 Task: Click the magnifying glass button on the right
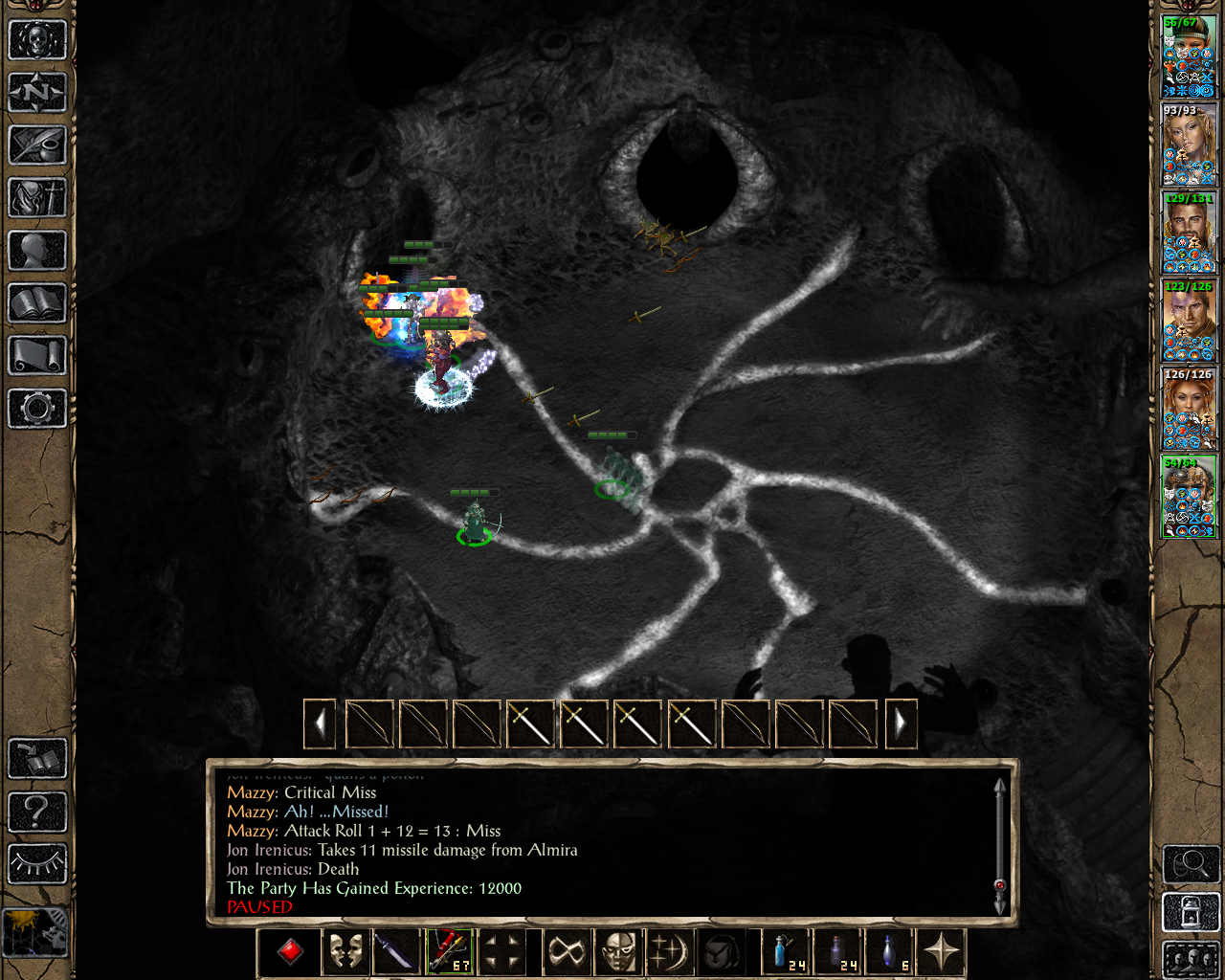tap(1190, 864)
